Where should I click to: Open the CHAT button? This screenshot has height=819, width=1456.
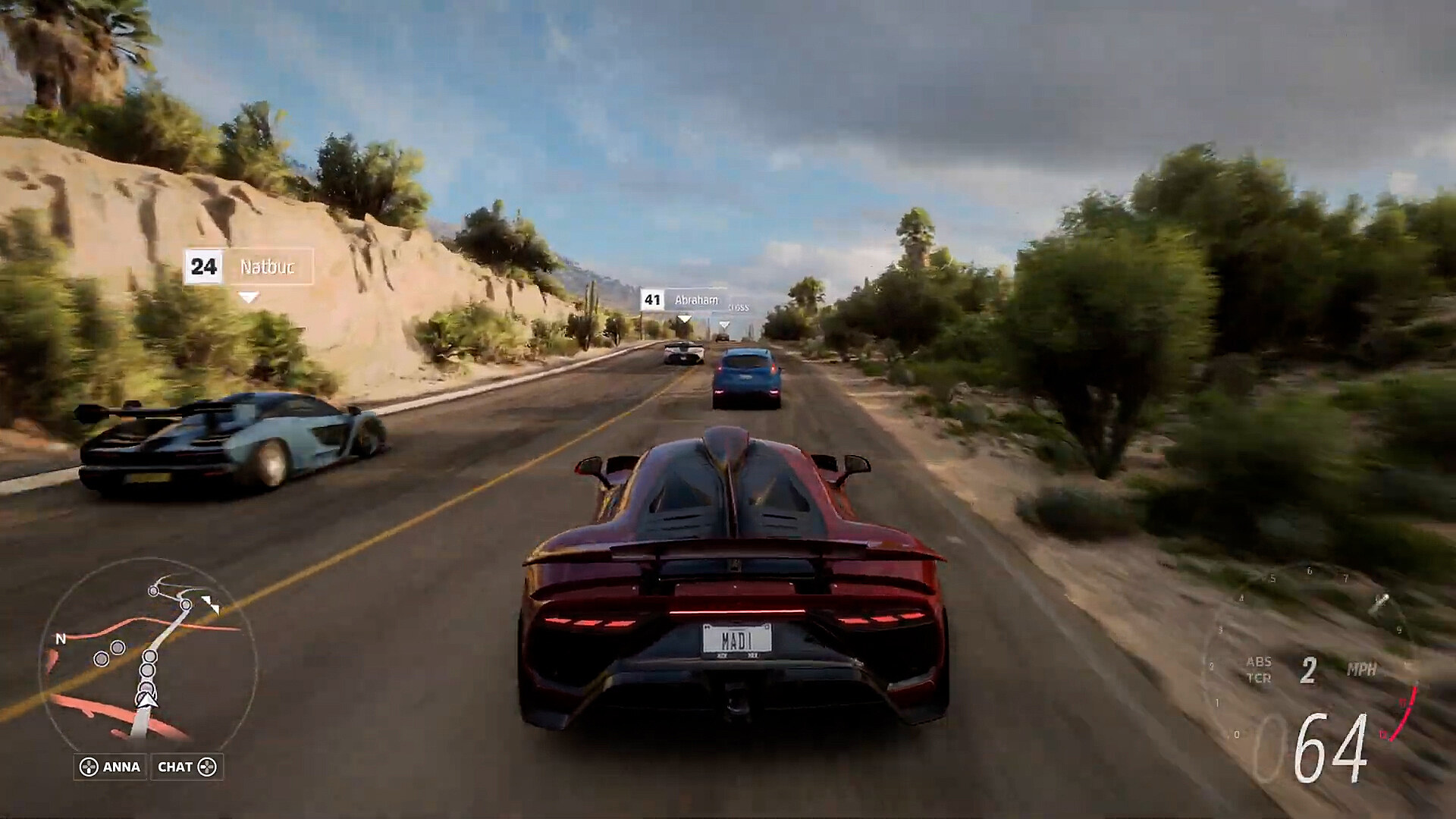[x=187, y=767]
